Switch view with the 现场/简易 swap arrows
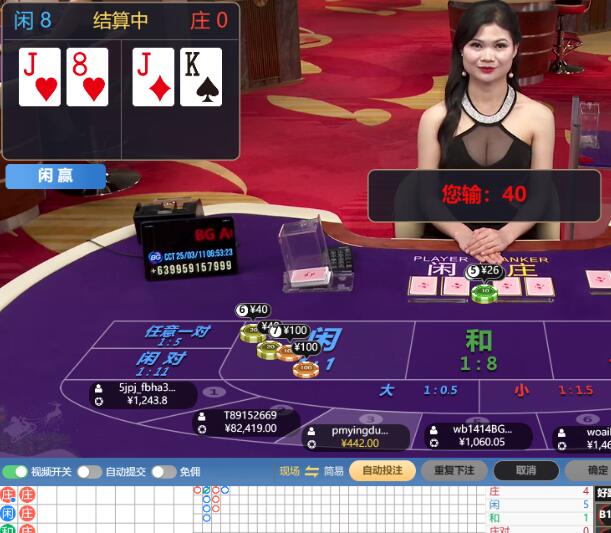 [311, 471]
